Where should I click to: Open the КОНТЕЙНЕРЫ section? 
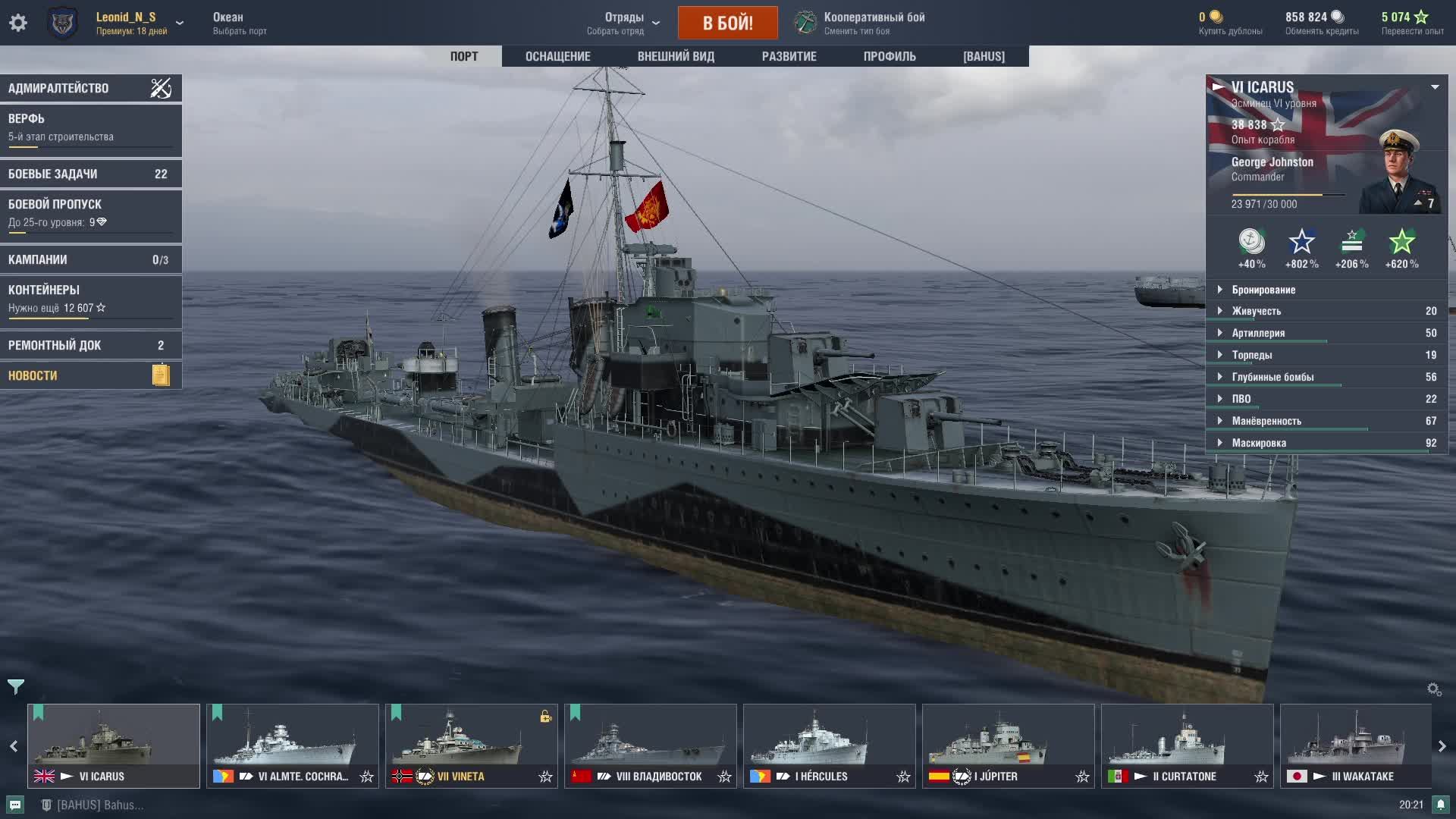click(x=90, y=299)
